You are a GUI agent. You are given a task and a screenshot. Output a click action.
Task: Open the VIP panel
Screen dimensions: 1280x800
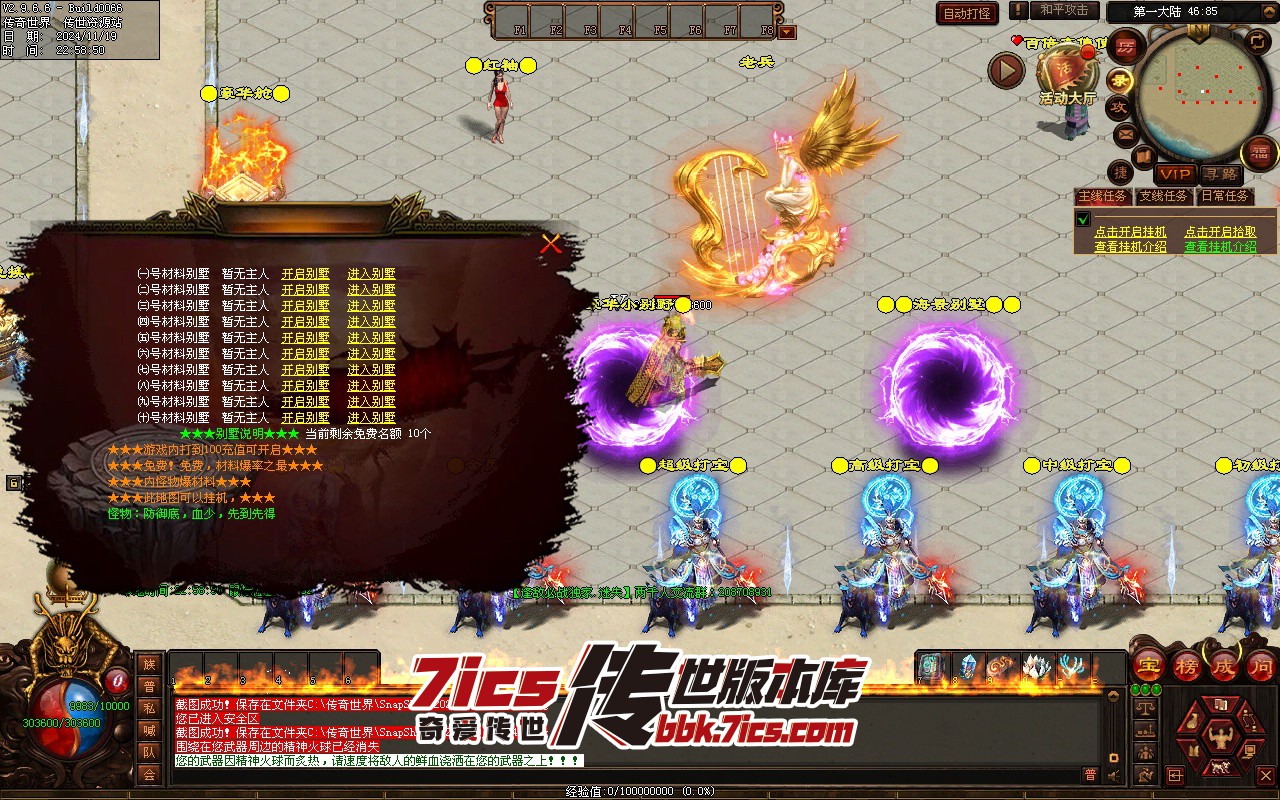tap(1176, 174)
